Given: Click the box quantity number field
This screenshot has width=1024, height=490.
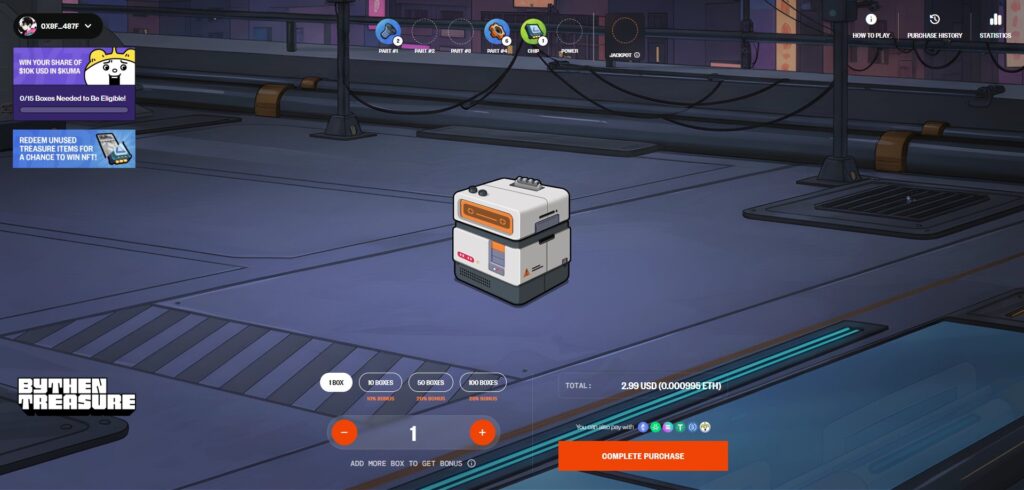Looking at the screenshot, I should click(x=412, y=433).
